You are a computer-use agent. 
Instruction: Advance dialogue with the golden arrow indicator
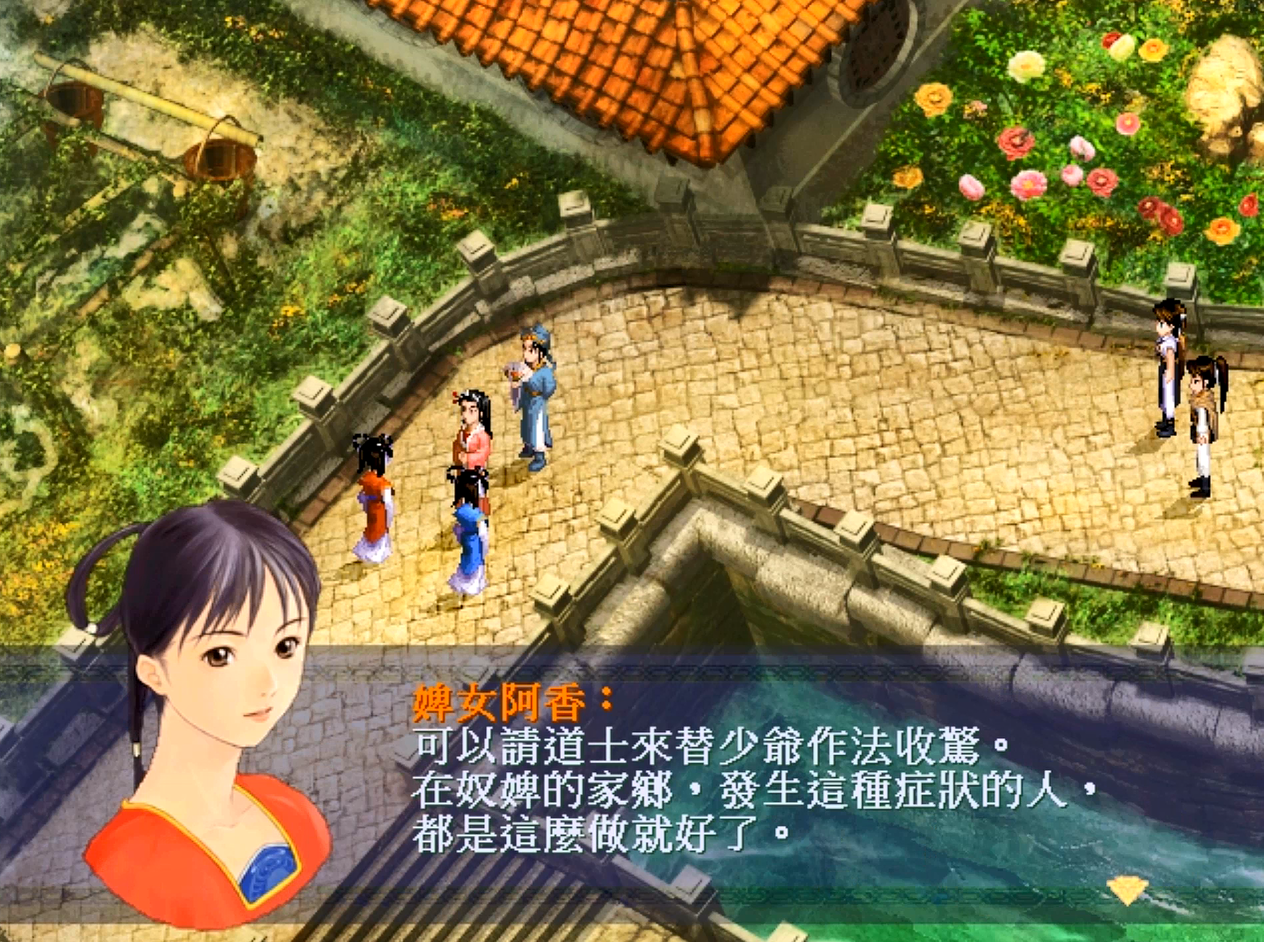1127,889
